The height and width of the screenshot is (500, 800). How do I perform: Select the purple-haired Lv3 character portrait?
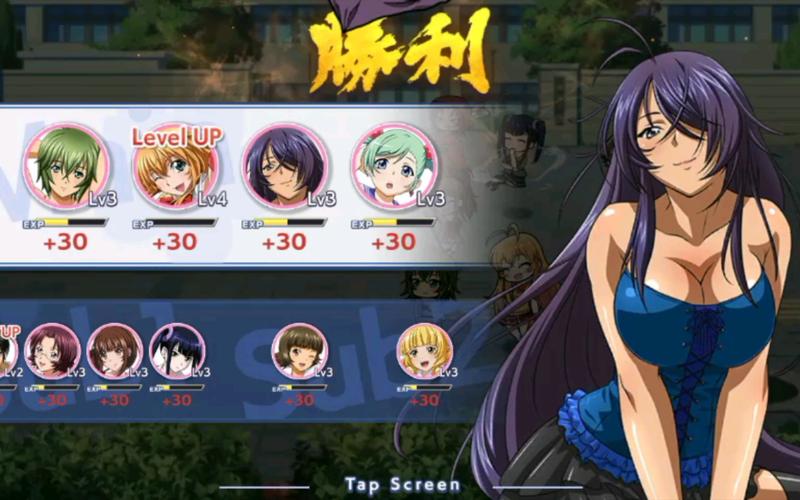(283, 166)
